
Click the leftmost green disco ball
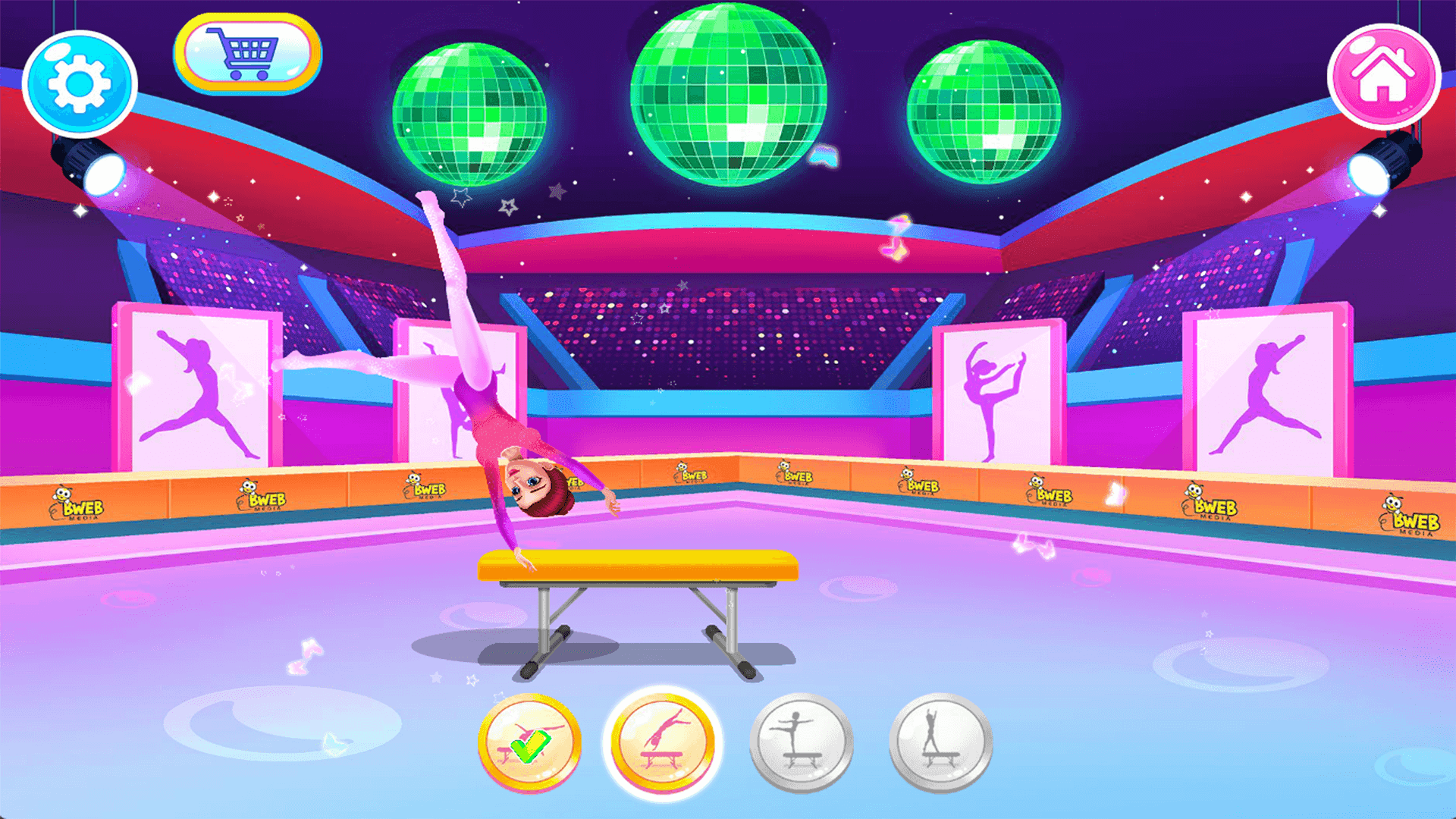click(470, 114)
